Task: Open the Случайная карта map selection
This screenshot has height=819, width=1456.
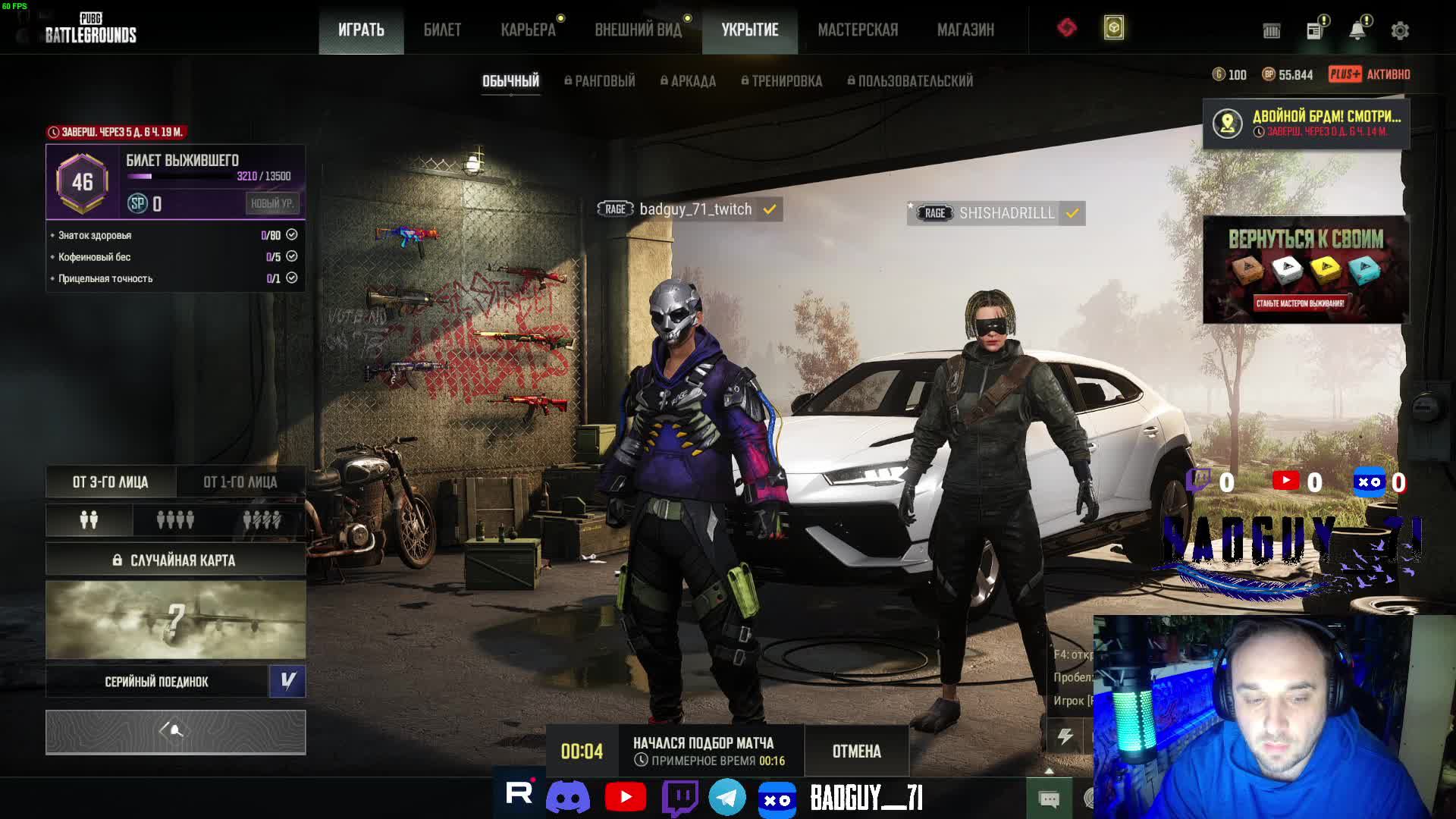Action: 175,560
